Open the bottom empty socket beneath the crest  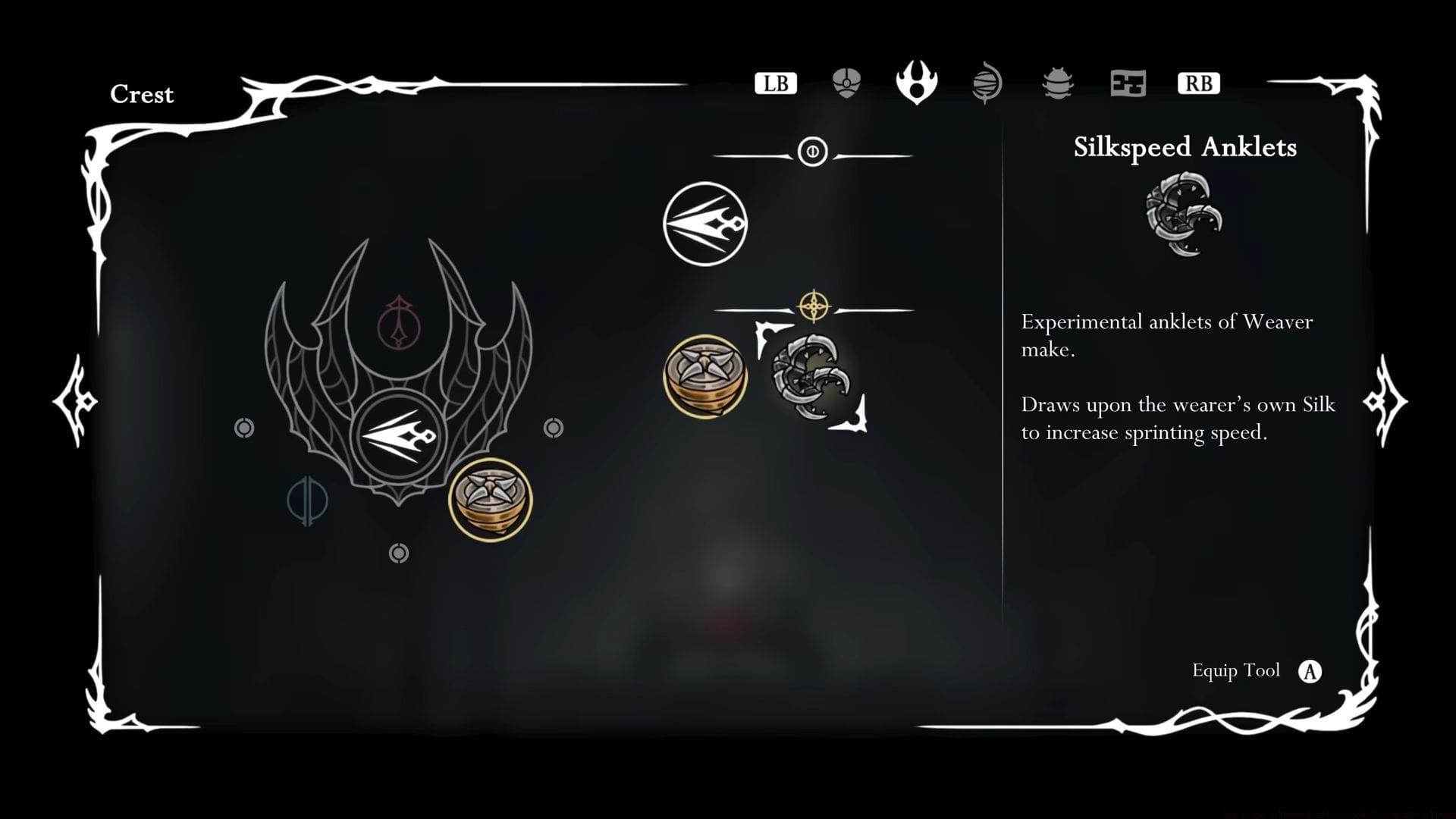(398, 553)
